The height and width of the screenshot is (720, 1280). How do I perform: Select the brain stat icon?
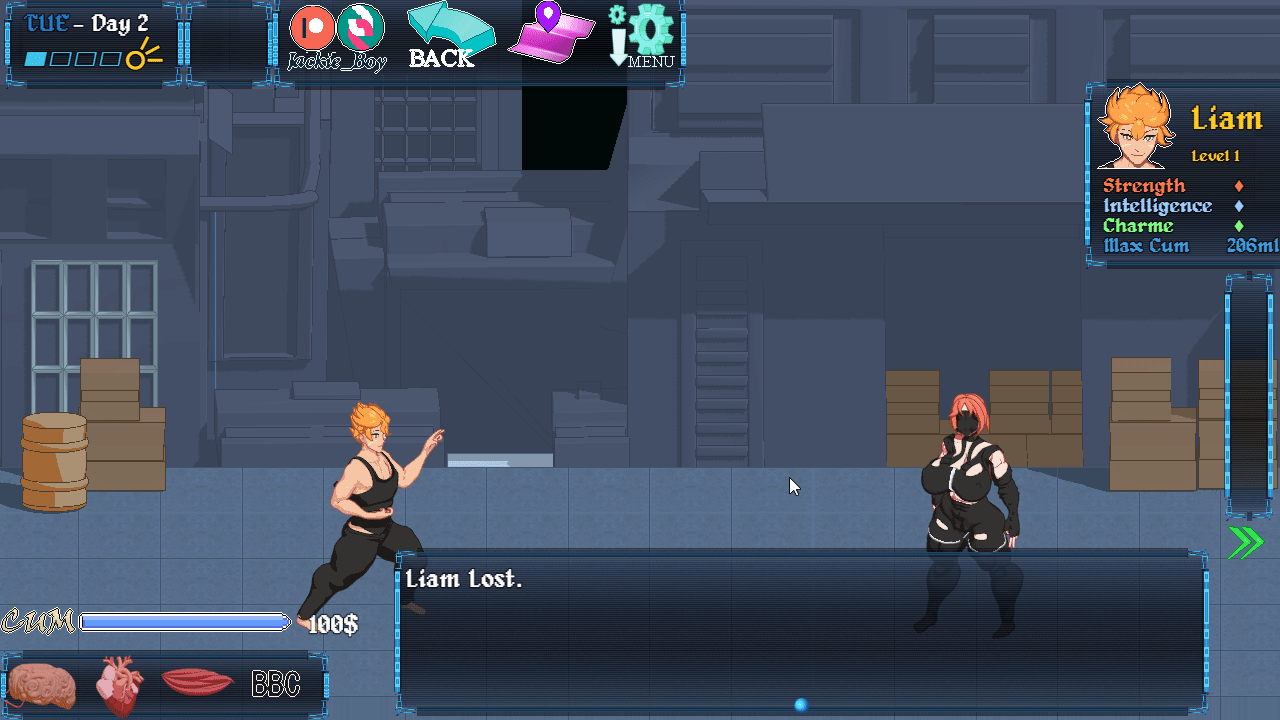(x=37, y=685)
